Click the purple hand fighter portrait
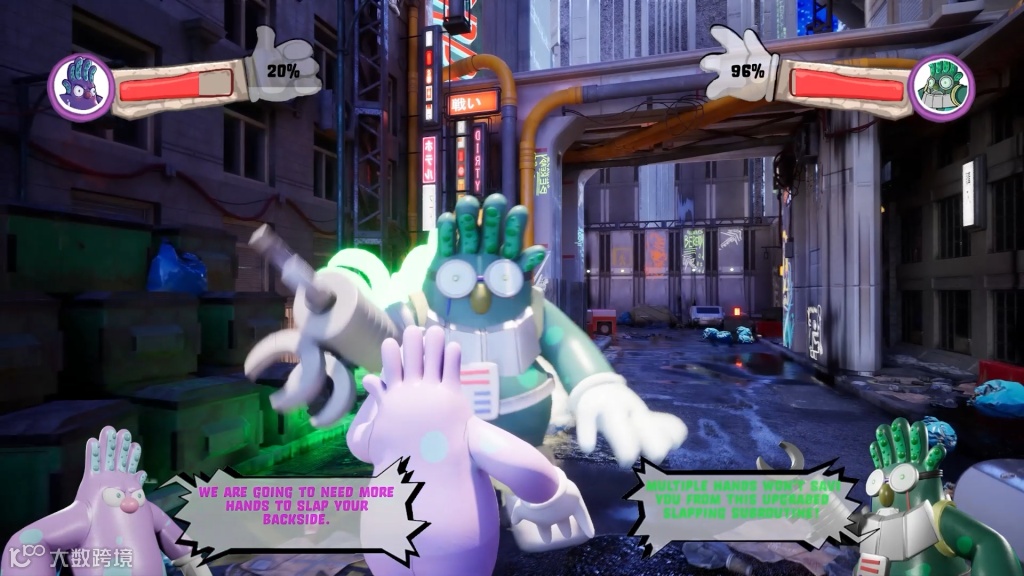 (80, 86)
